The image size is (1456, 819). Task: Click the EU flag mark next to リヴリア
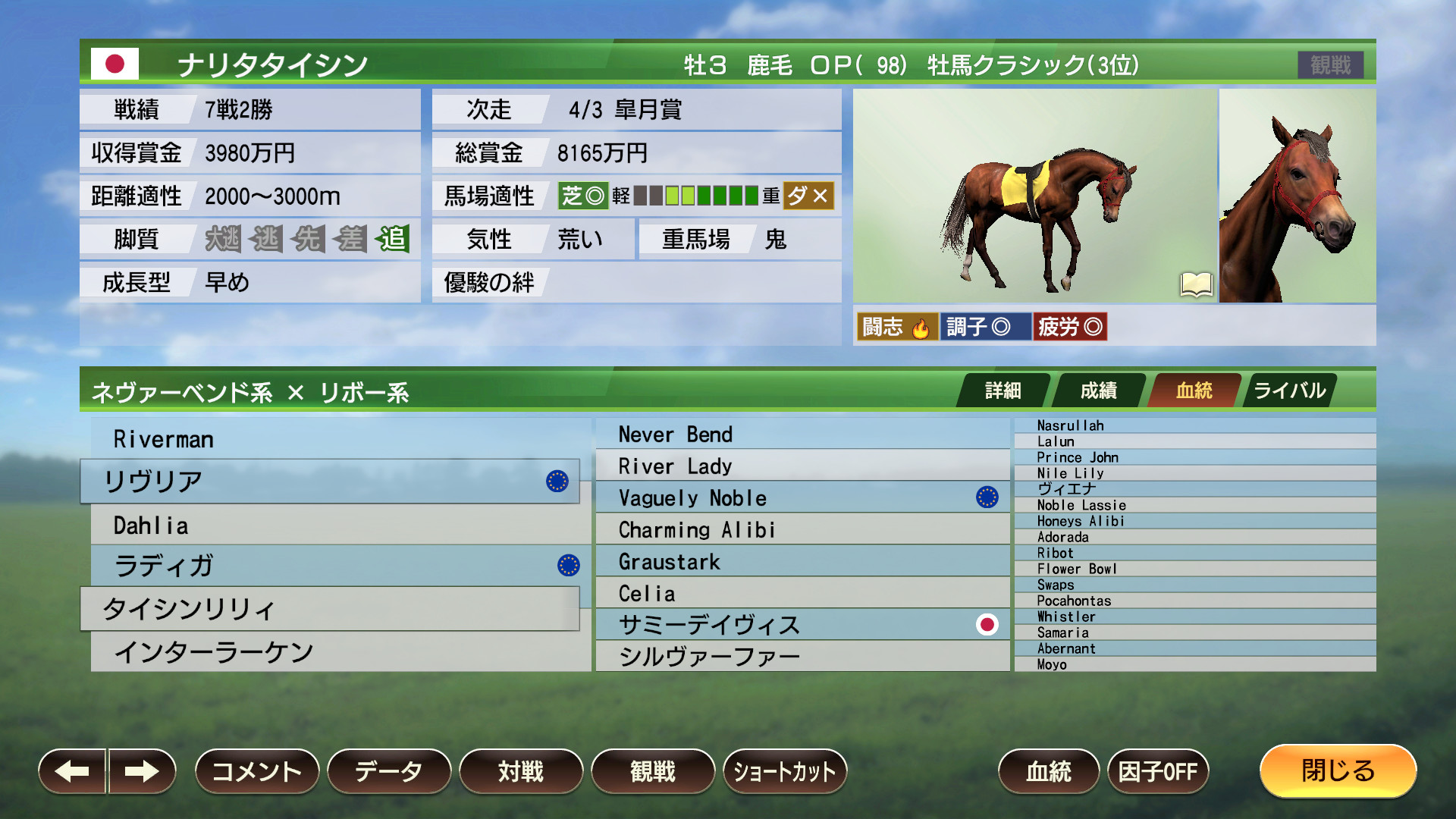(559, 482)
